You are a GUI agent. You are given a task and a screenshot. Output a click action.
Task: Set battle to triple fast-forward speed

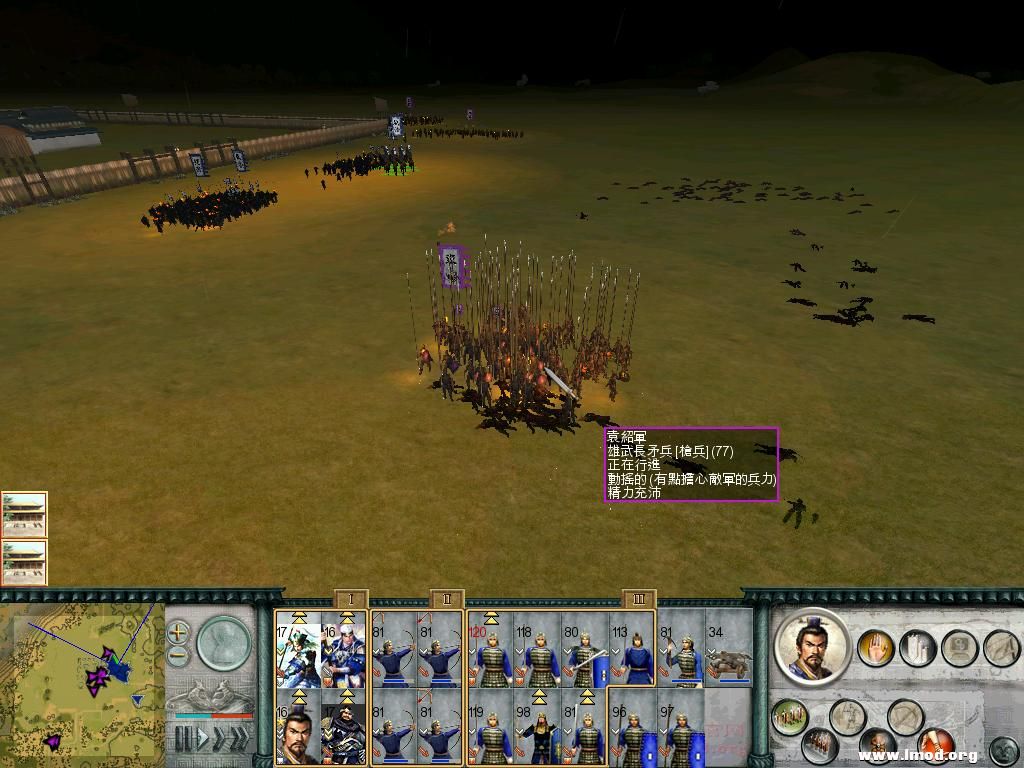point(240,740)
